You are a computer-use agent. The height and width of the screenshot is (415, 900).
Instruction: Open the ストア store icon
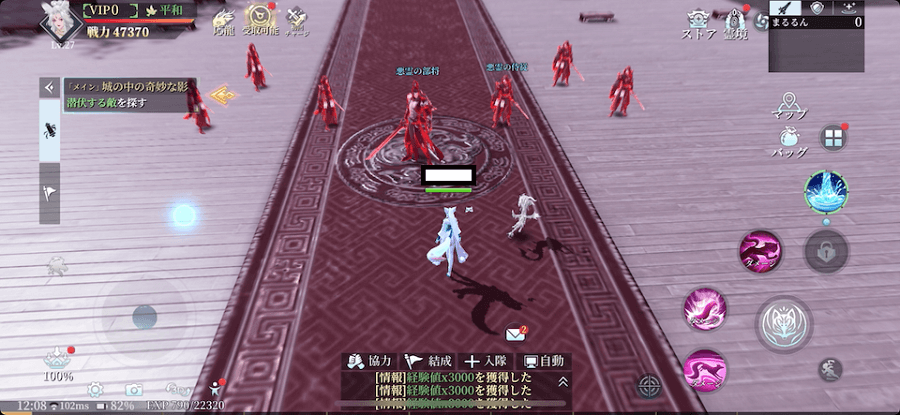click(697, 23)
